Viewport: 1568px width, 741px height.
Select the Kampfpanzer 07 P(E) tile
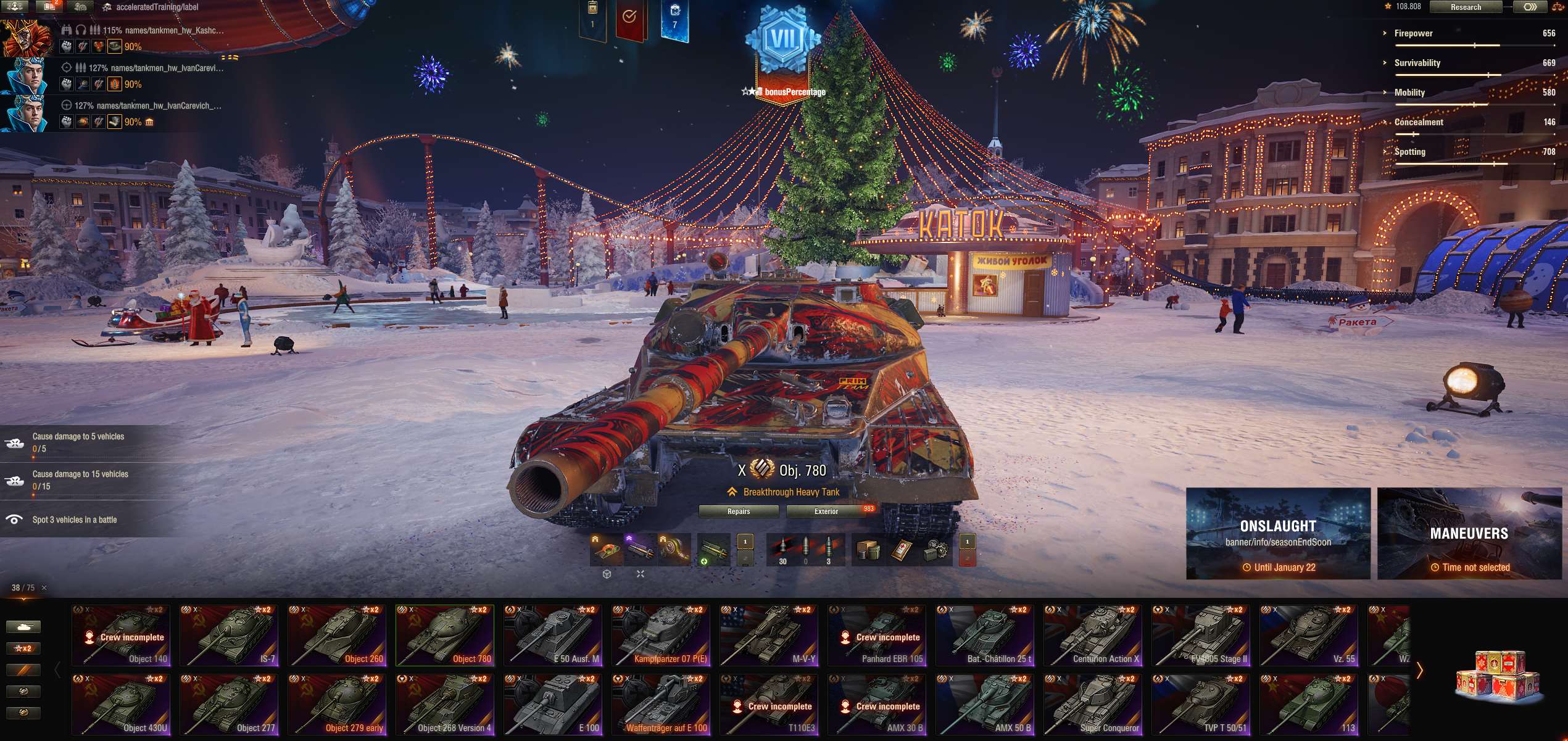[661, 635]
